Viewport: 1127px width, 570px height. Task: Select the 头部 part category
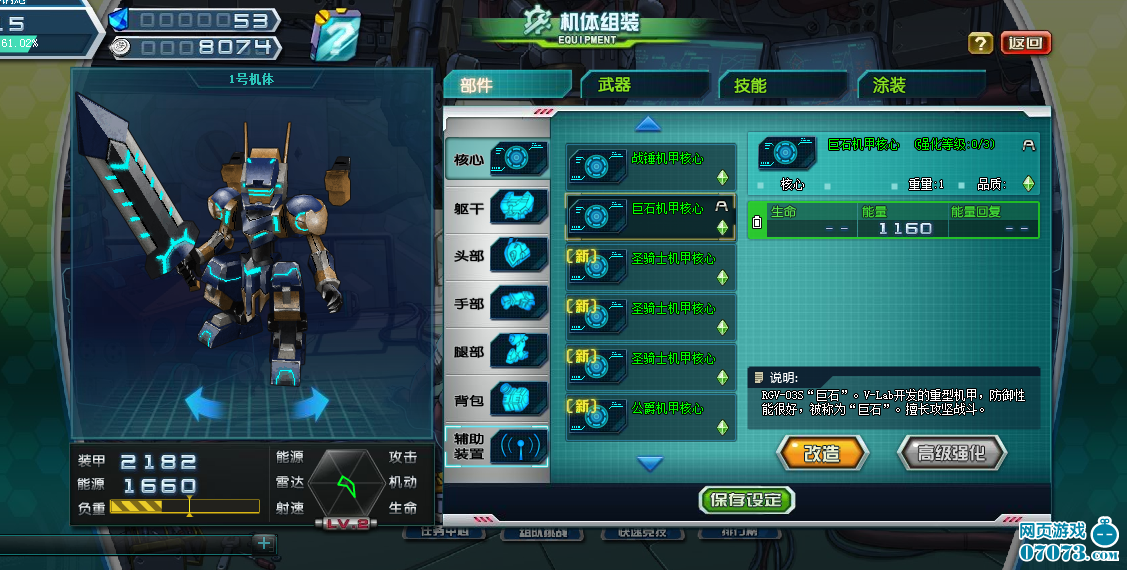point(497,256)
